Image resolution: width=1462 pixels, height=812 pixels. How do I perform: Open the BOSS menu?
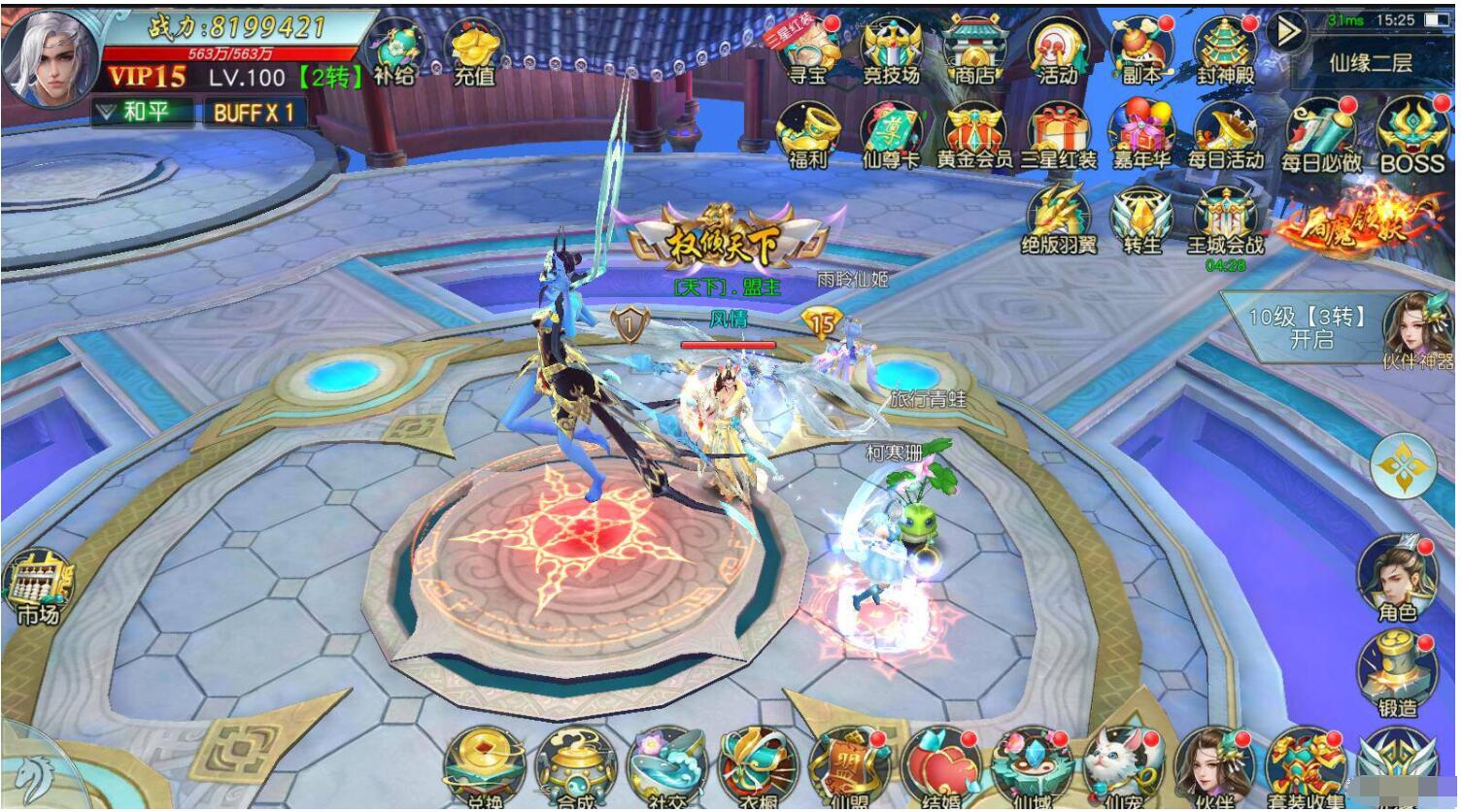[x=1411, y=134]
